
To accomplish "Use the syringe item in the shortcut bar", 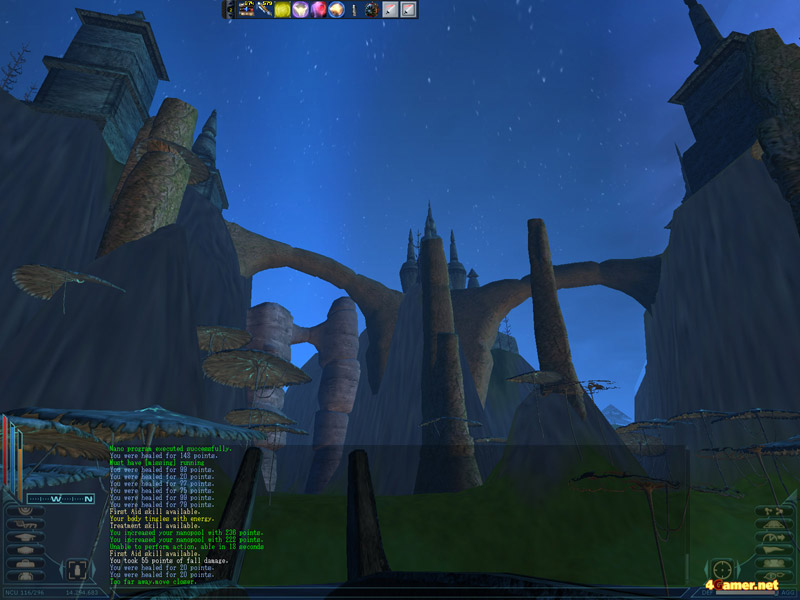I will point(354,10).
